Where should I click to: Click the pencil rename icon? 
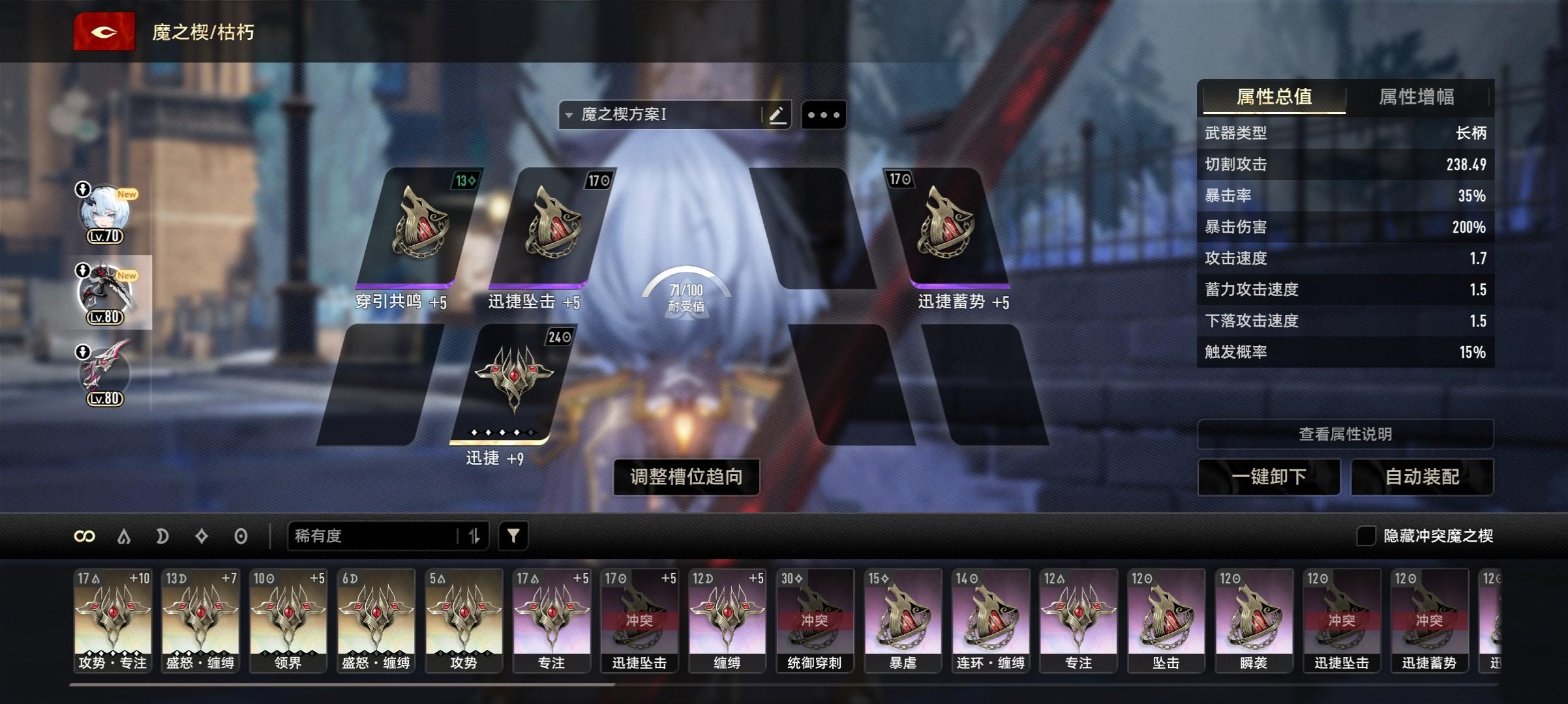(777, 115)
